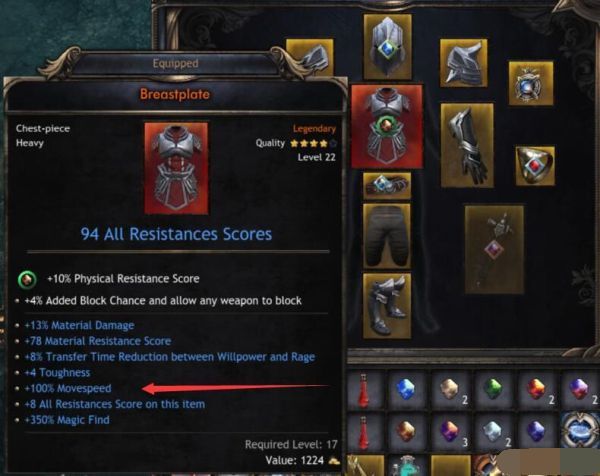The height and width of the screenshot is (476, 600).
Task: Select the beige gem stack in the inventory
Action: (x=448, y=389)
